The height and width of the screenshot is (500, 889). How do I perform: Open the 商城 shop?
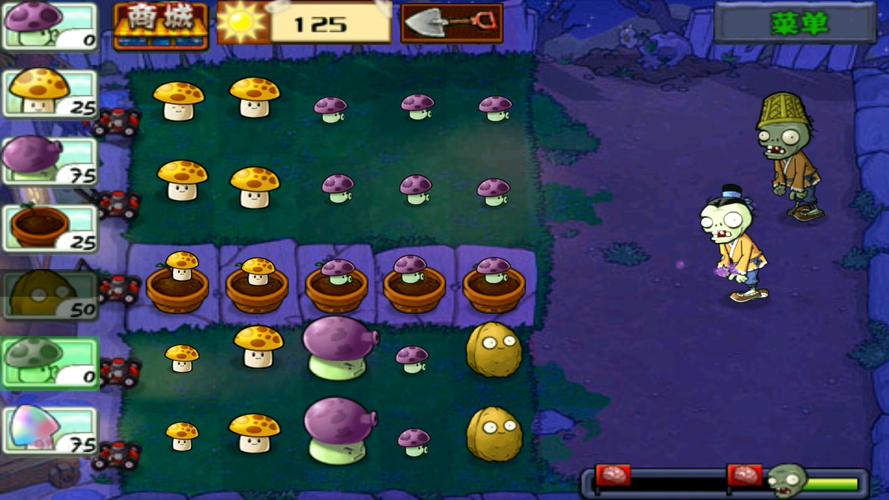point(160,25)
